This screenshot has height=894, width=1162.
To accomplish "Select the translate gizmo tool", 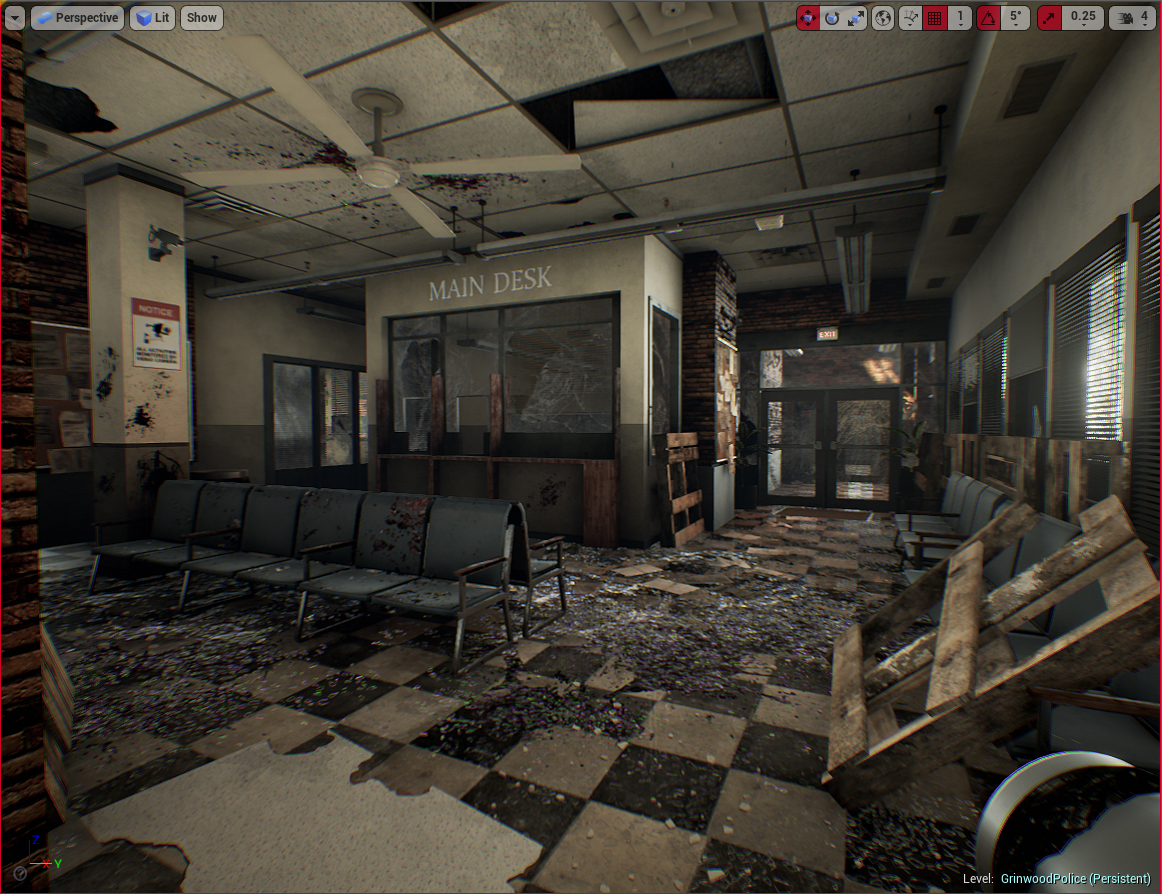I will pyautogui.click(x=808, y=17).
